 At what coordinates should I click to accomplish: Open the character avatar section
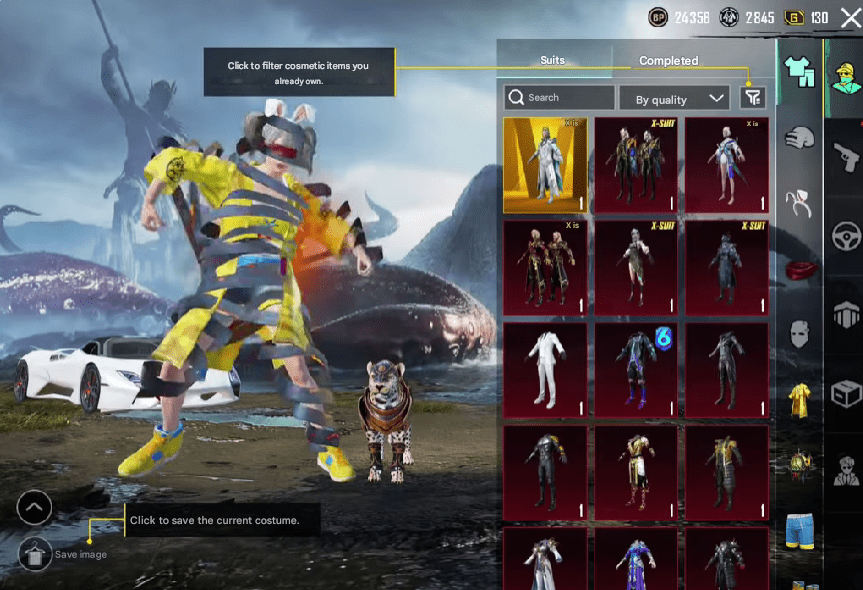coord(846,75)
